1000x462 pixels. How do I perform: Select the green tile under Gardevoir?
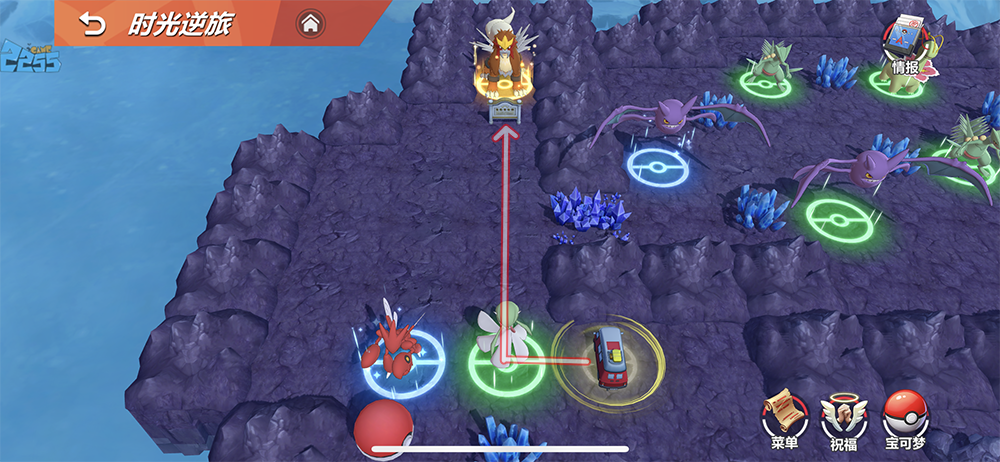click(507, 362)
